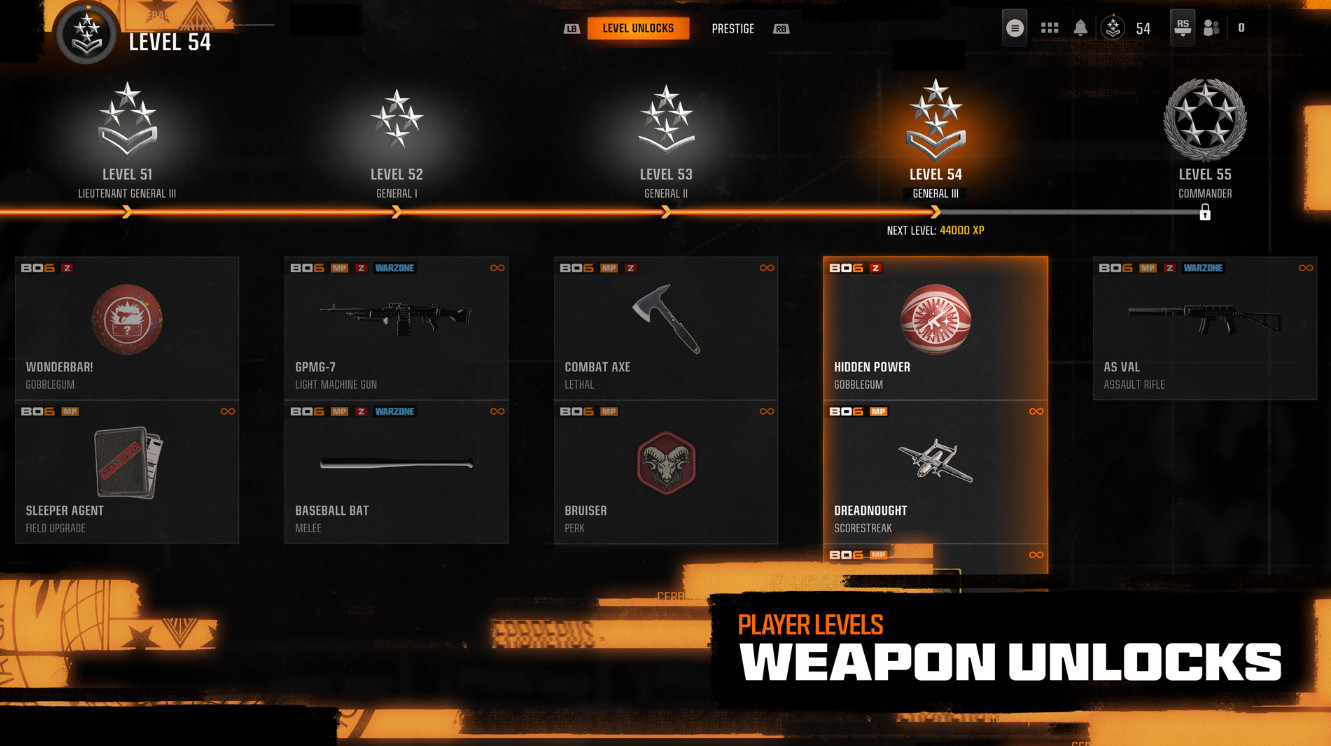Select the Level 55 Commander wreath emblem
The width and height of the screenshot is (1331, 746).
pos(1205,118)
